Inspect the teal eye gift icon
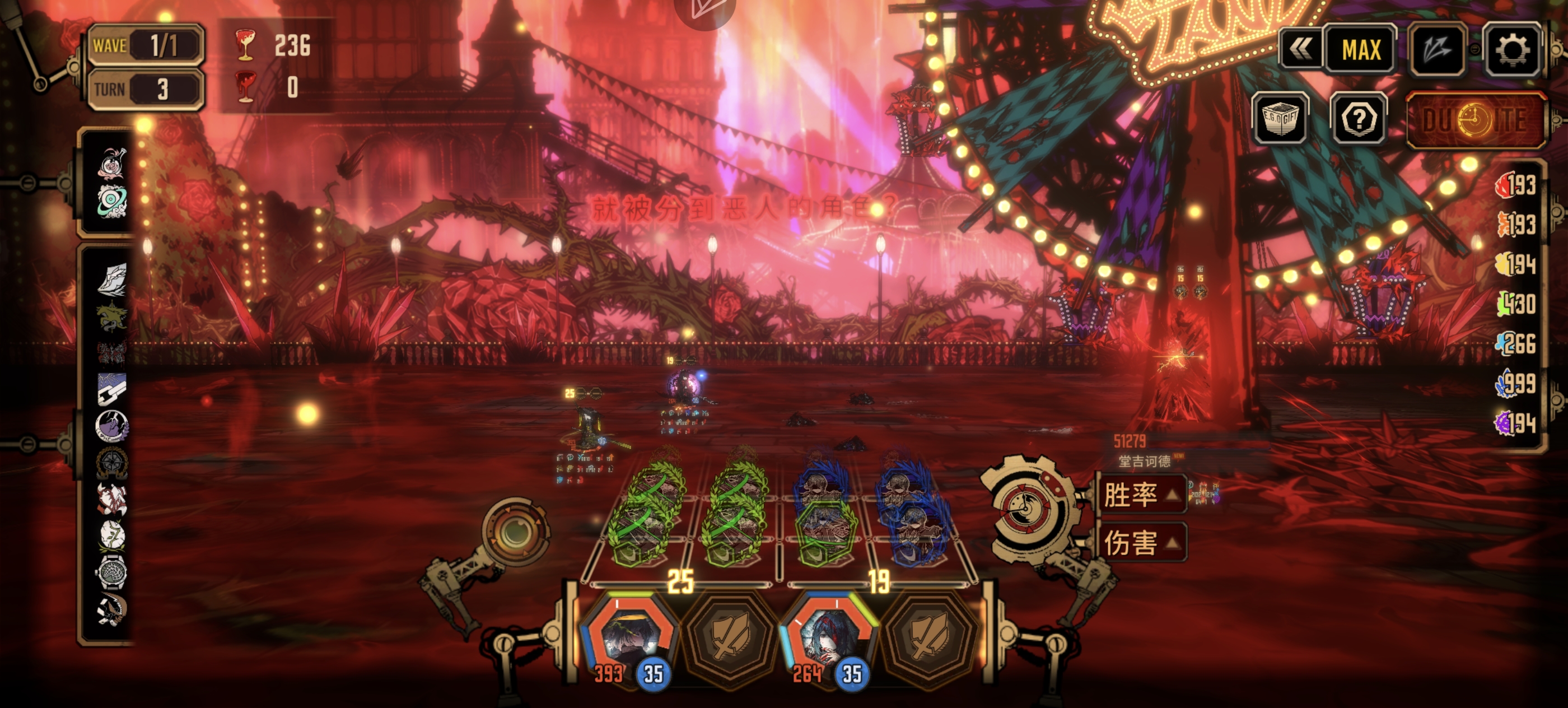This screenshot has width=1568, height=708. (x=112, y=202)
